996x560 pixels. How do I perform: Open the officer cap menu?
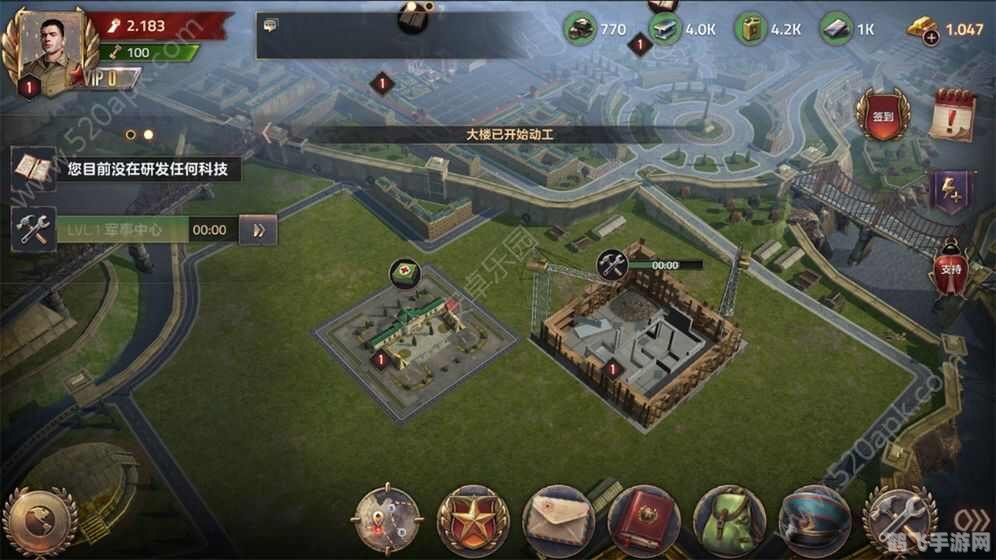814,521
